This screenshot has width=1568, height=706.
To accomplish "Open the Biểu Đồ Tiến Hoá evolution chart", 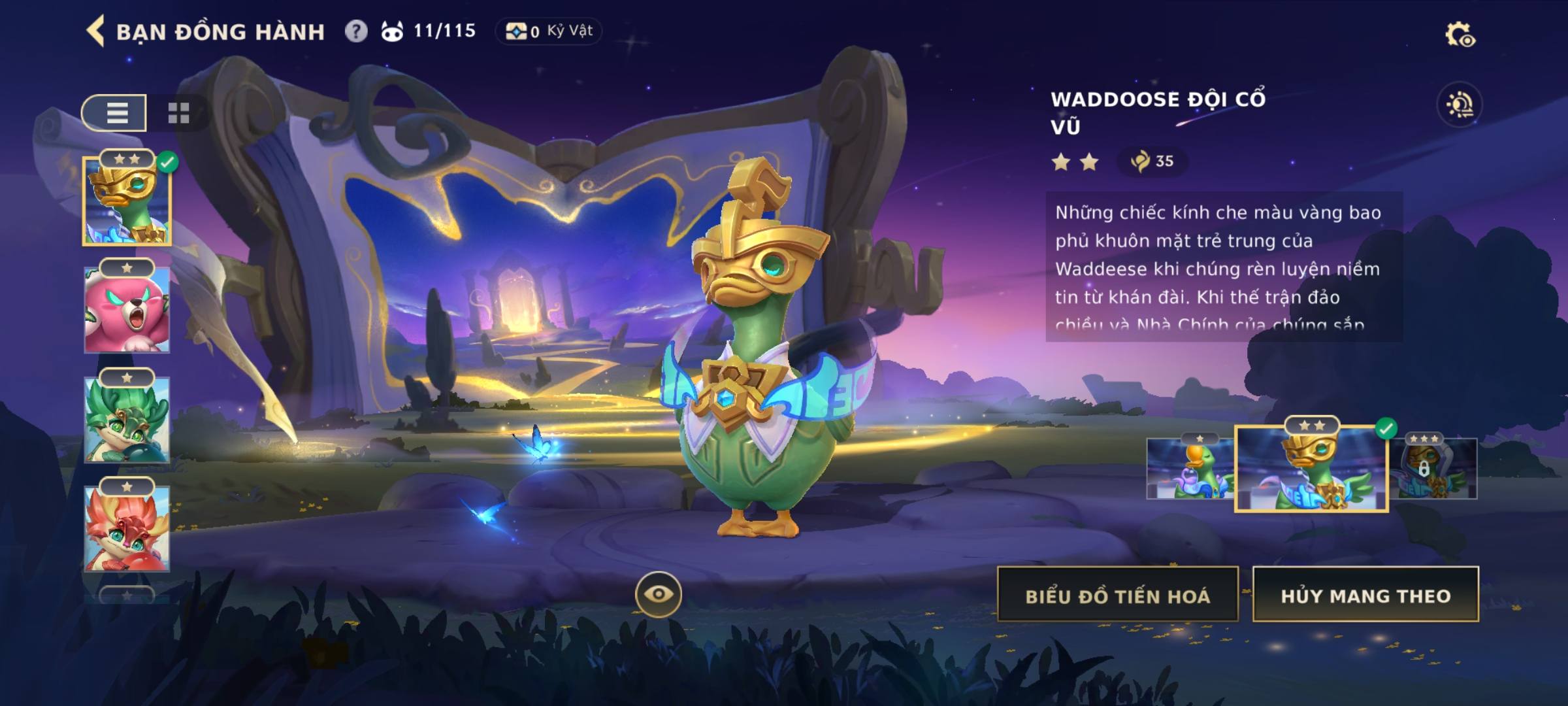I will point(1117,595).
